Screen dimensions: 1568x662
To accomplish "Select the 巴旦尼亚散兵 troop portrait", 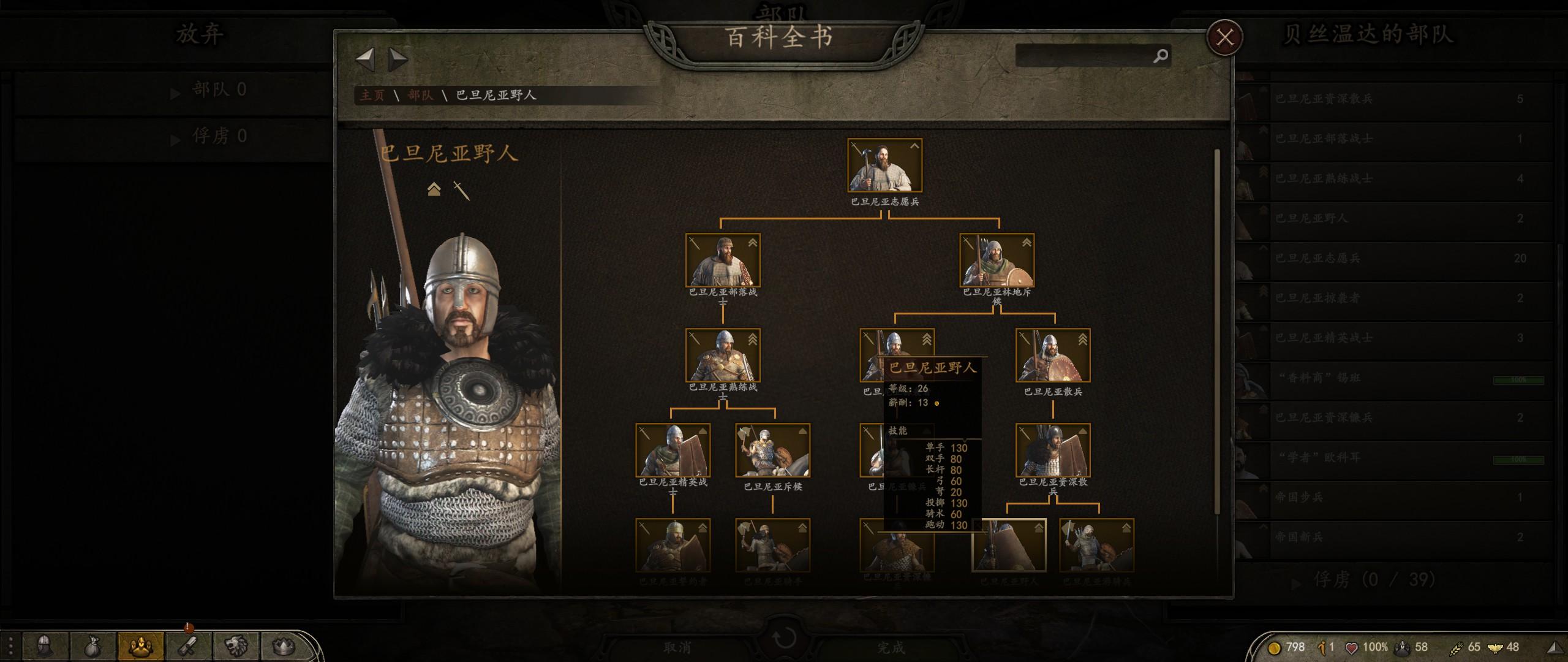I will tap(1052, 355).
